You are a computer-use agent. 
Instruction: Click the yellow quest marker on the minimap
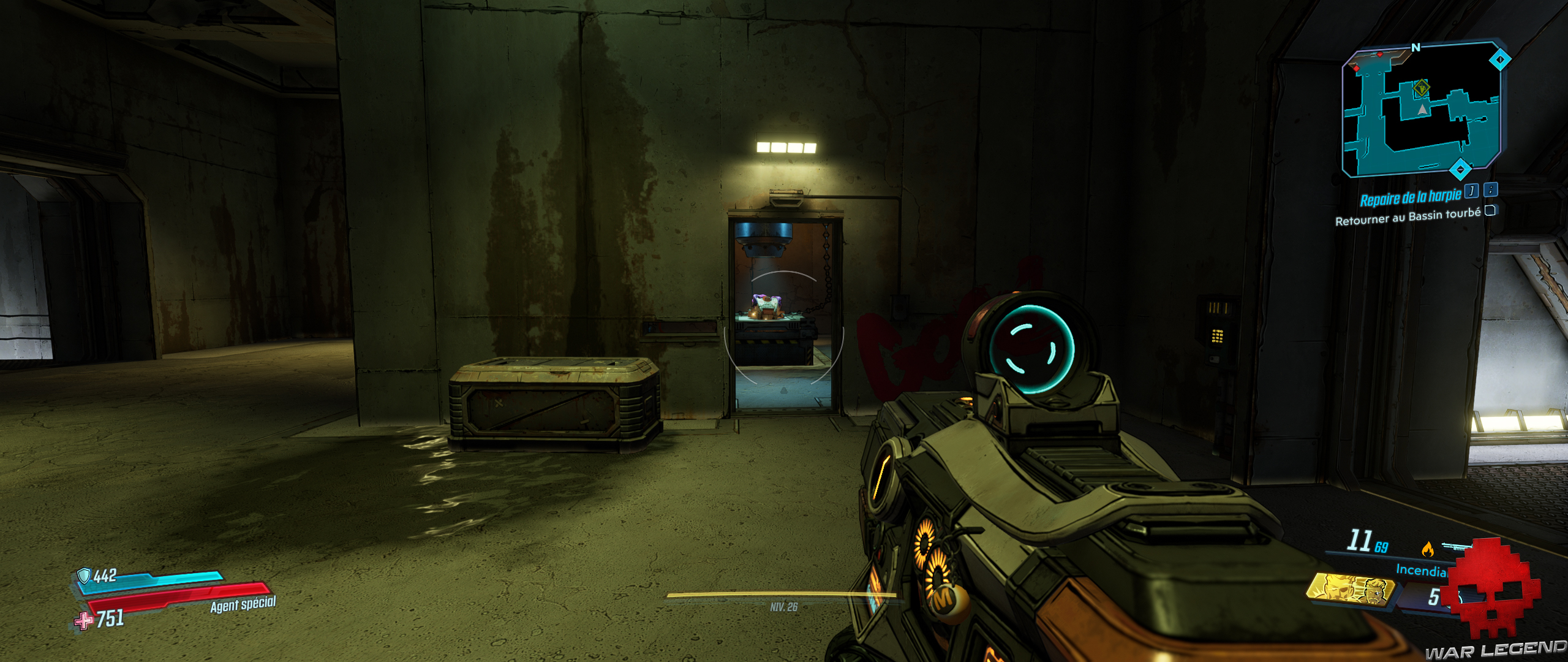tap(1422, 88)
